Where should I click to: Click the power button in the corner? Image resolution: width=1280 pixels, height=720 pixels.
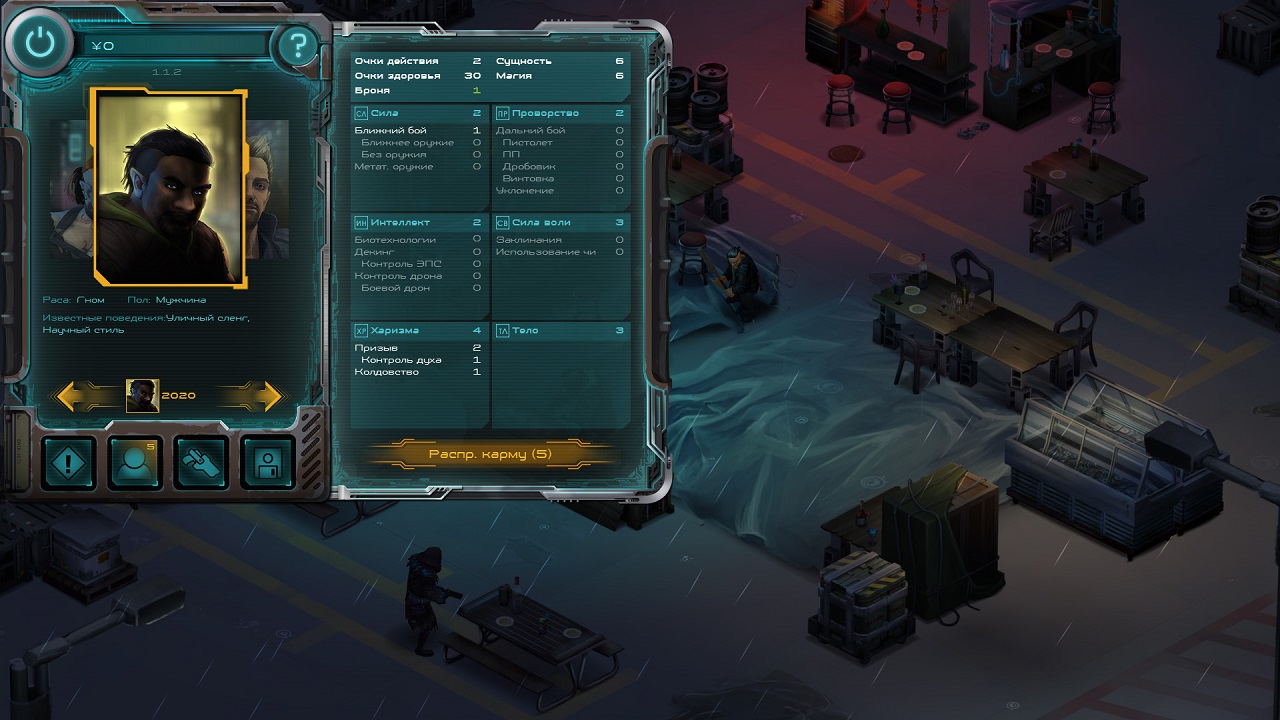(39, 43)
